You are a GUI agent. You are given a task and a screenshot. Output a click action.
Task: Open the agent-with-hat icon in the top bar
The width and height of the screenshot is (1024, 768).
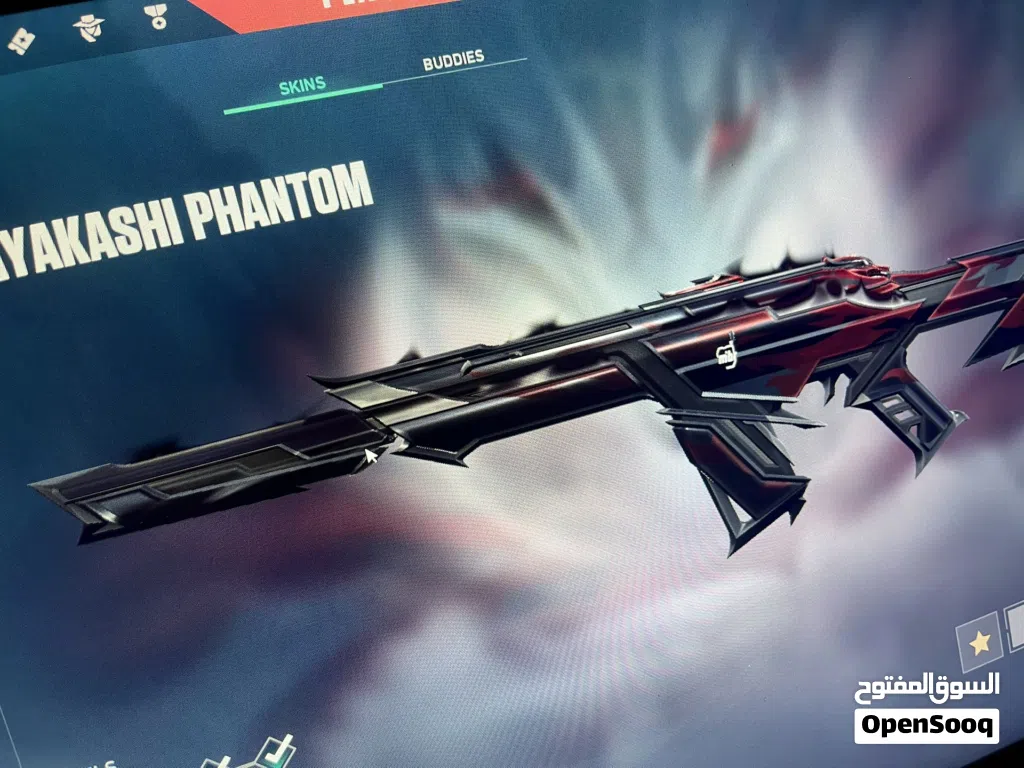[x=88, y=27]
